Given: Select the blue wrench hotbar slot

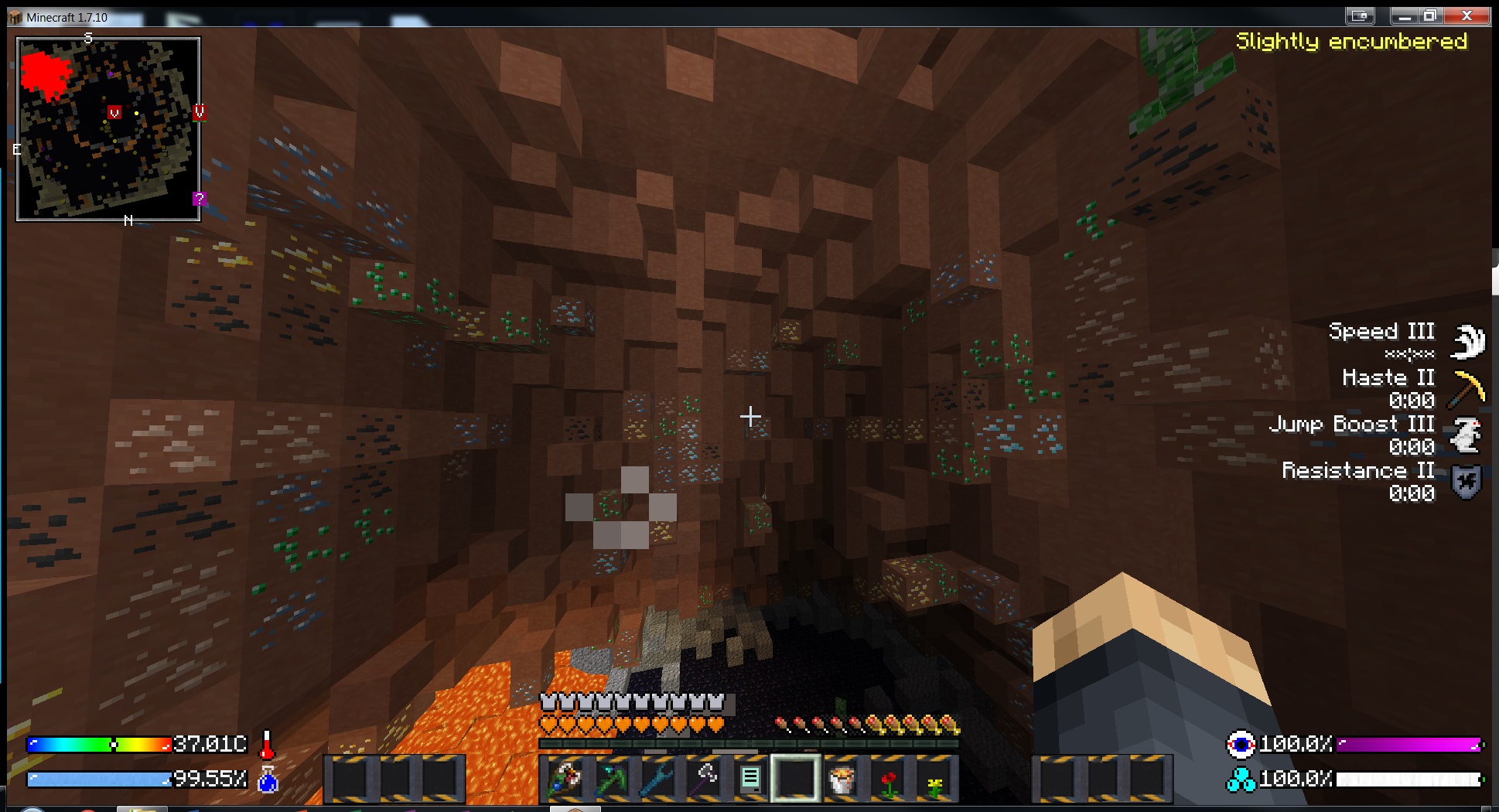Looking at the screenshot, I should [x=657, y=778].
